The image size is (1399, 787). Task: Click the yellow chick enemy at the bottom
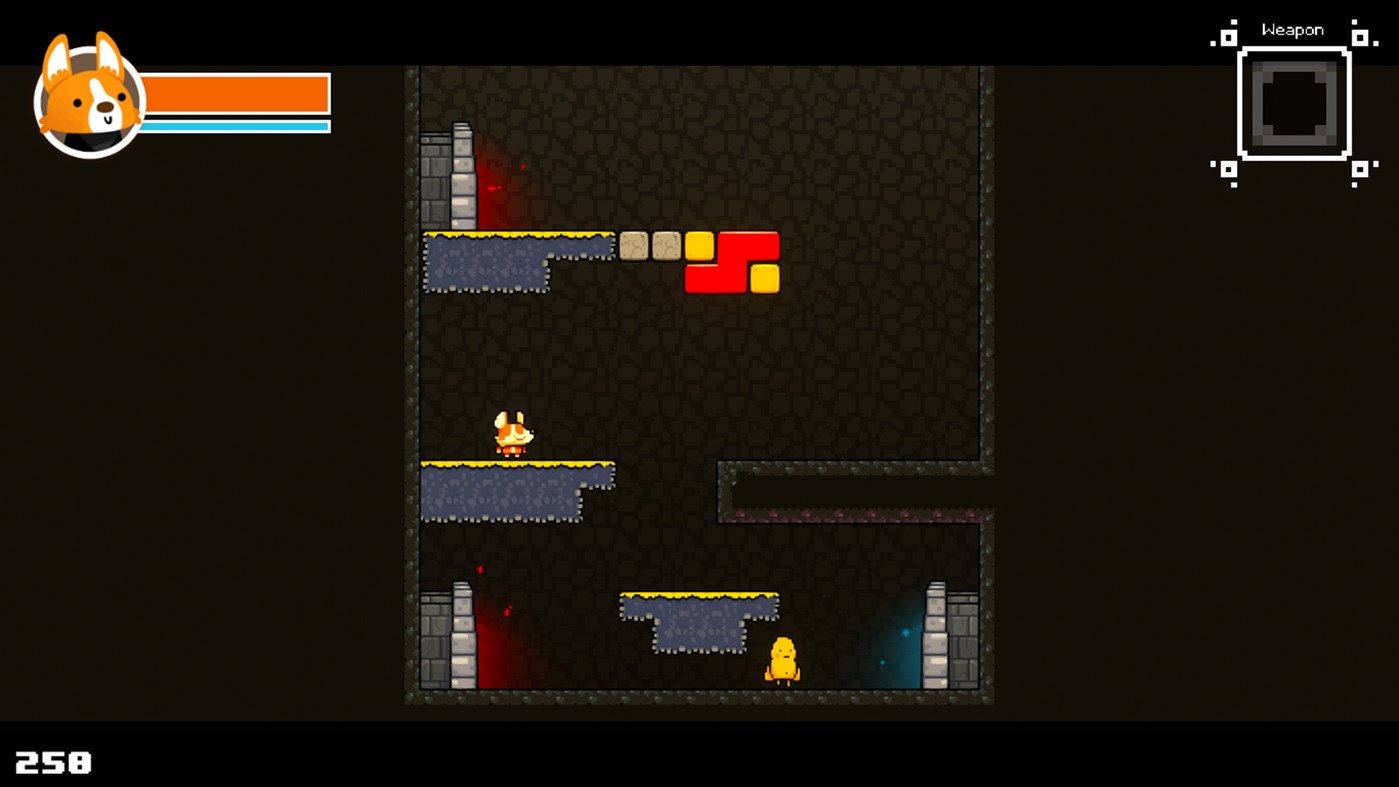click(781, 660)
